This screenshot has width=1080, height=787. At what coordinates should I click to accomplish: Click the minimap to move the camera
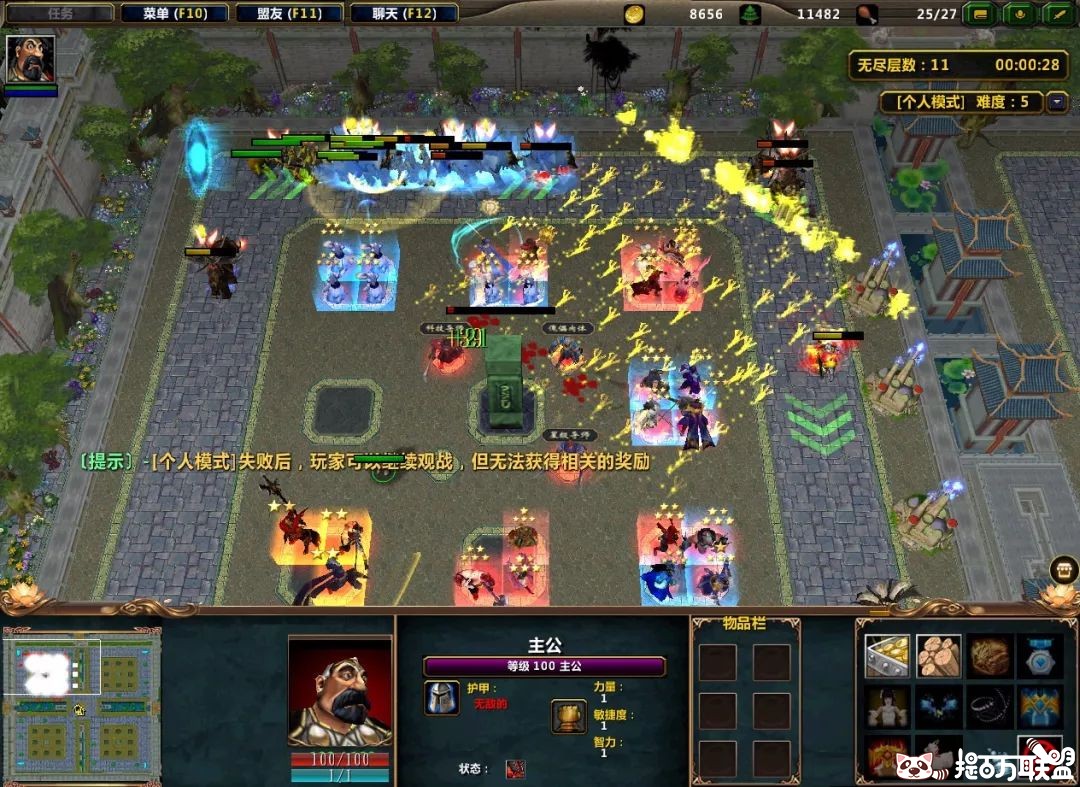[82, 698]
